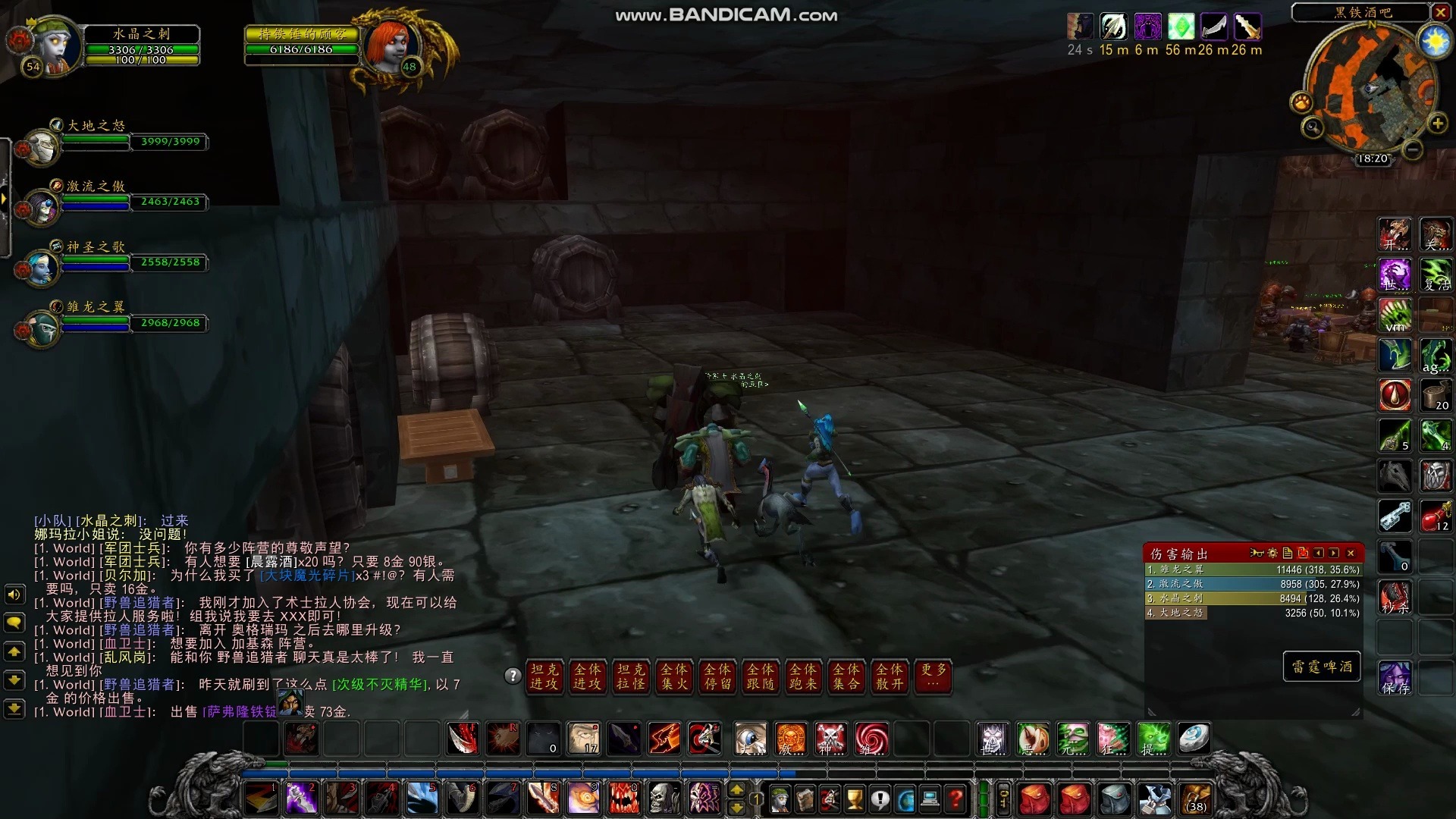Click the sun day-night indicator on minimap

1435,41
